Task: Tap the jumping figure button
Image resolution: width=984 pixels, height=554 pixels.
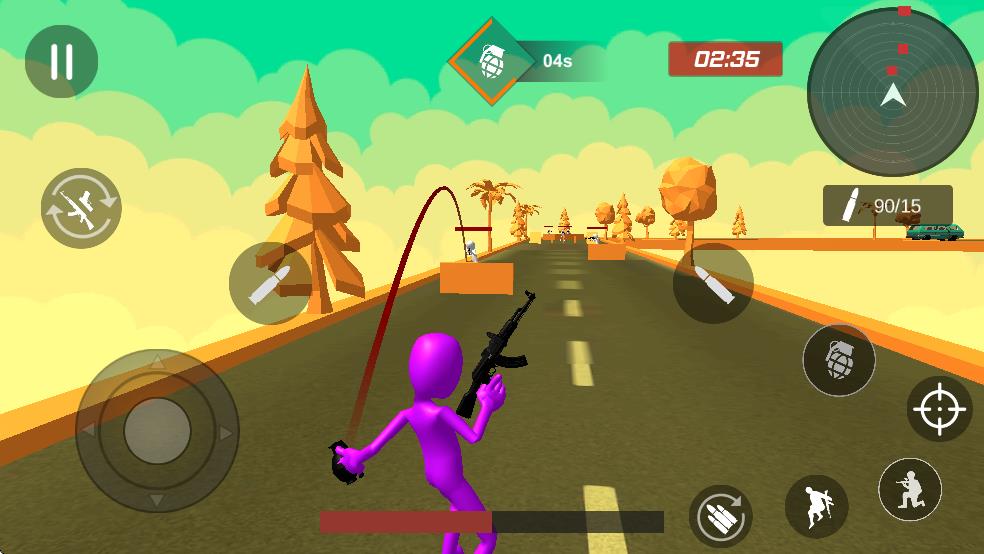Action: (817, 507)
